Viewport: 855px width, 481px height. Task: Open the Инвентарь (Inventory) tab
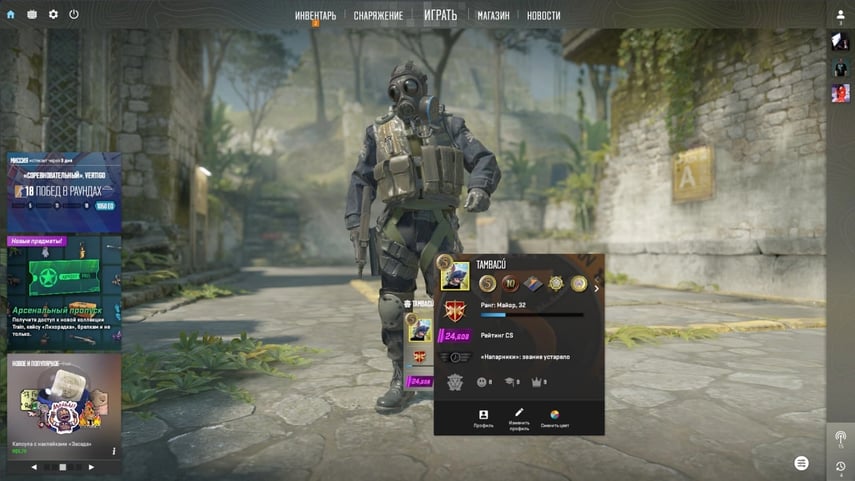(x=315, y=16)
